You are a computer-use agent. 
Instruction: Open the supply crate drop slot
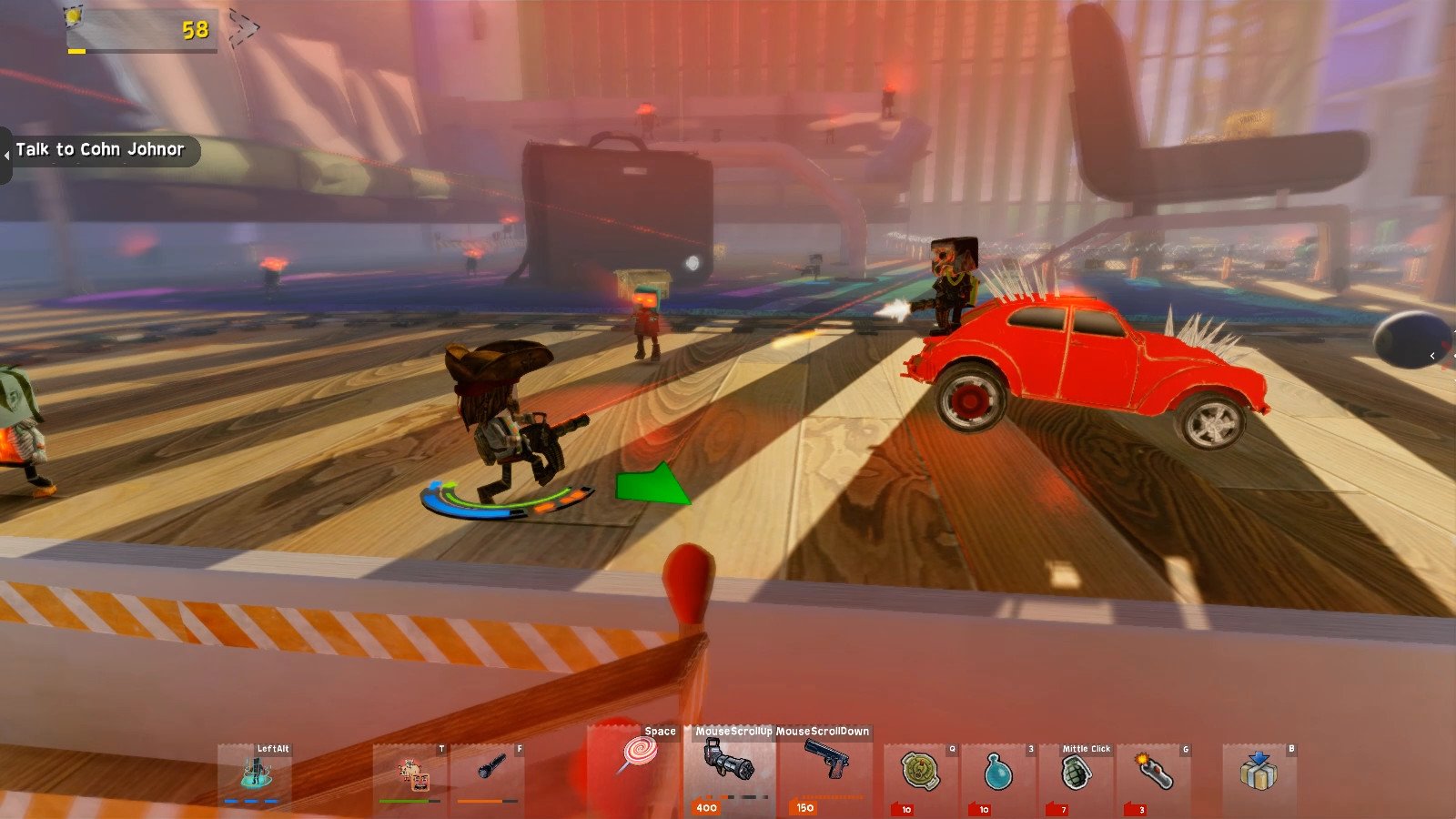click(x=1258, y=772)
